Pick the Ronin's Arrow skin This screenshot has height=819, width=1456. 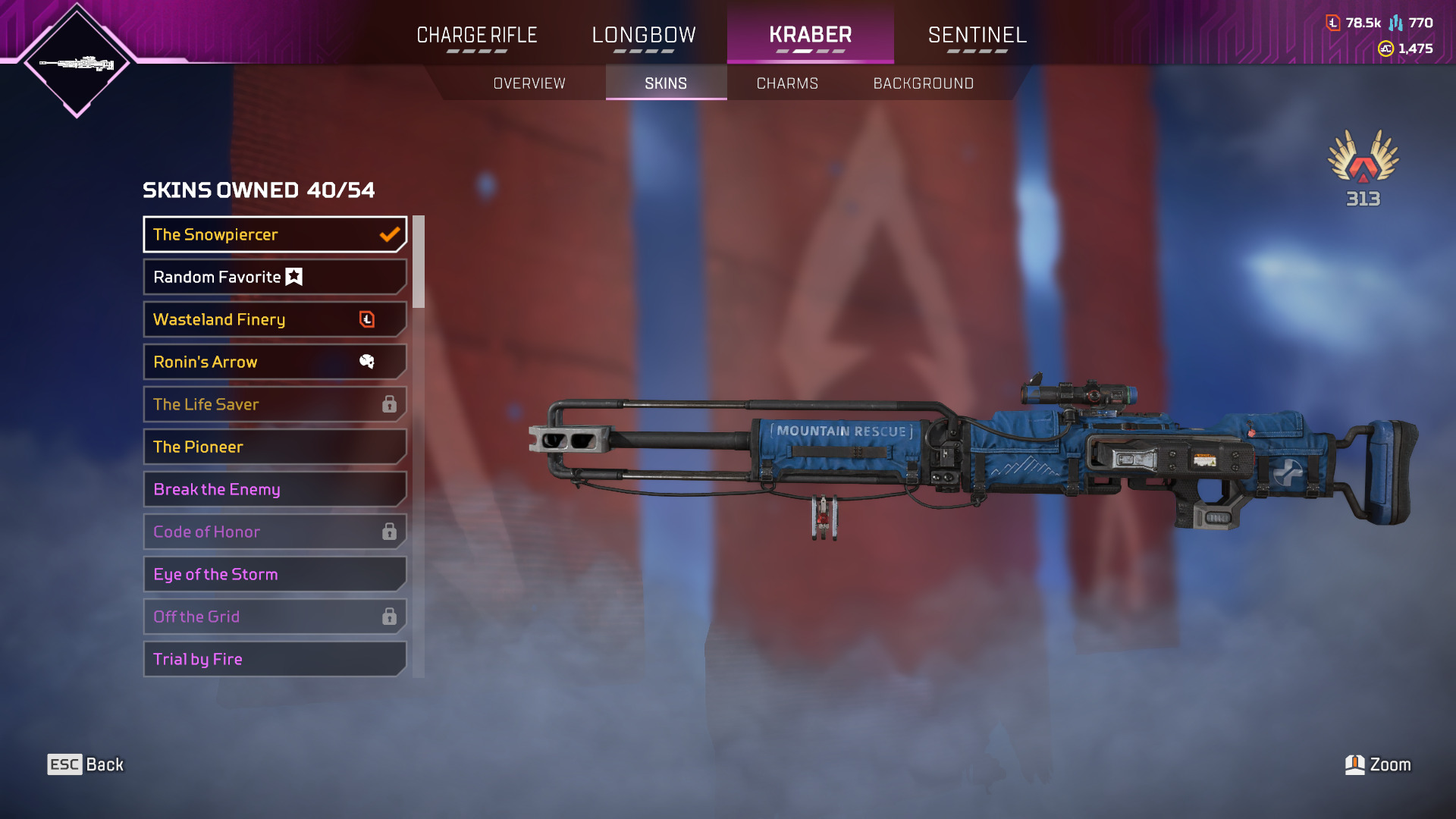(275, 362)
